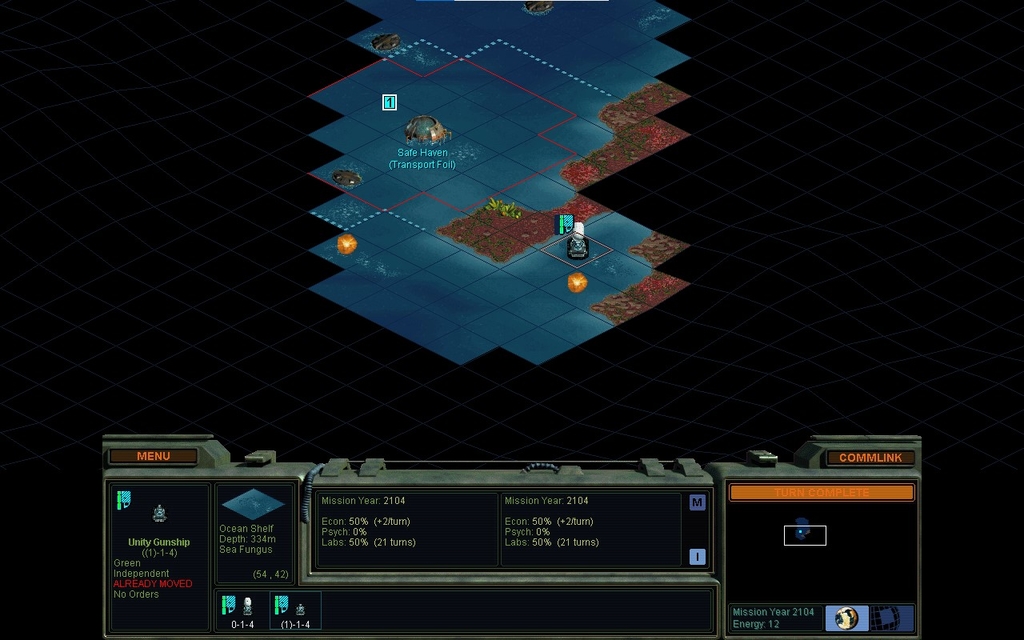Screen dimensions: 1024x640
Task: Select the active gunship unit on the map
Action: 578,244
